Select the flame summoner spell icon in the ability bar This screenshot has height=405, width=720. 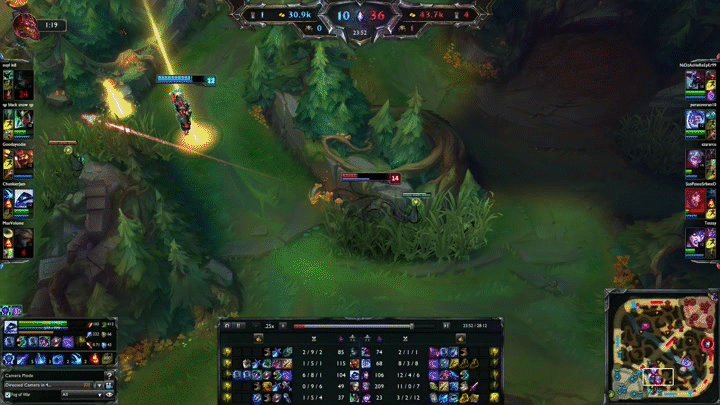click(x=95, y=359)
